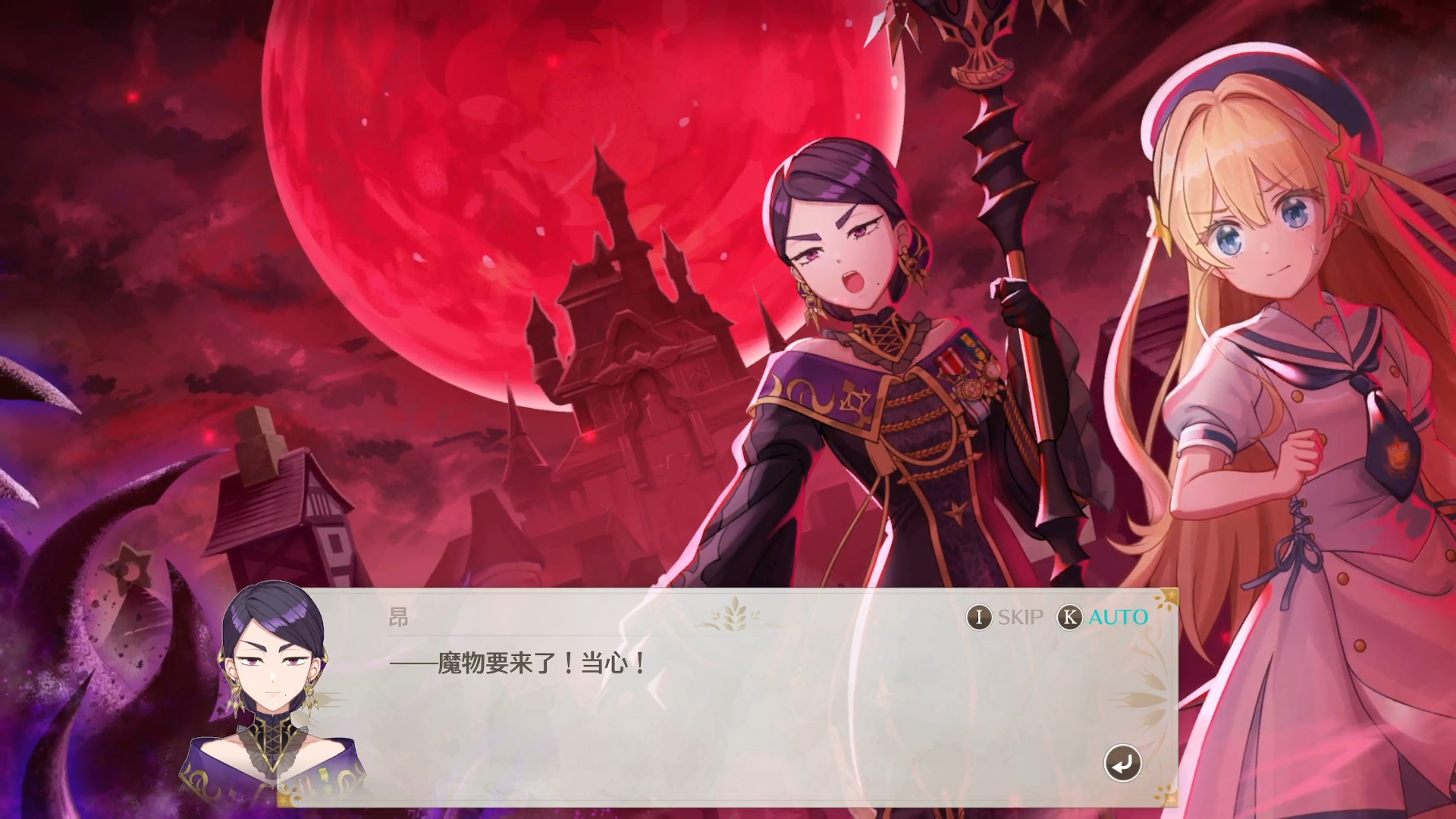Select the K-key AUTO circle icon
The image size is (1456, 819).
tap(1069, 617)
